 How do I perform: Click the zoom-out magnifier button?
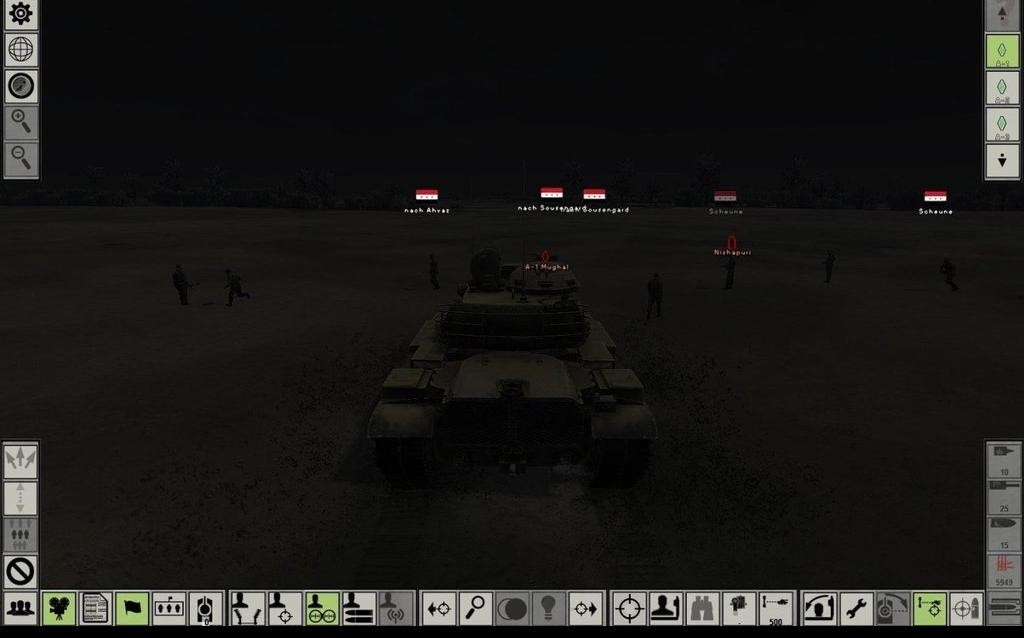click(x=20, y=157)
